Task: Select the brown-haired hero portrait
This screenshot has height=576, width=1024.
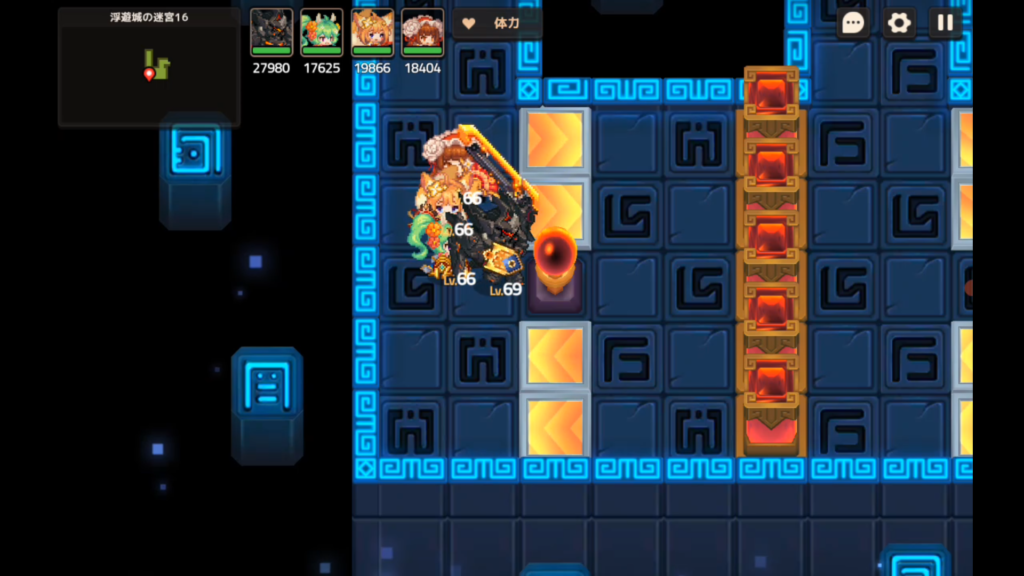Action: (422, 32)
